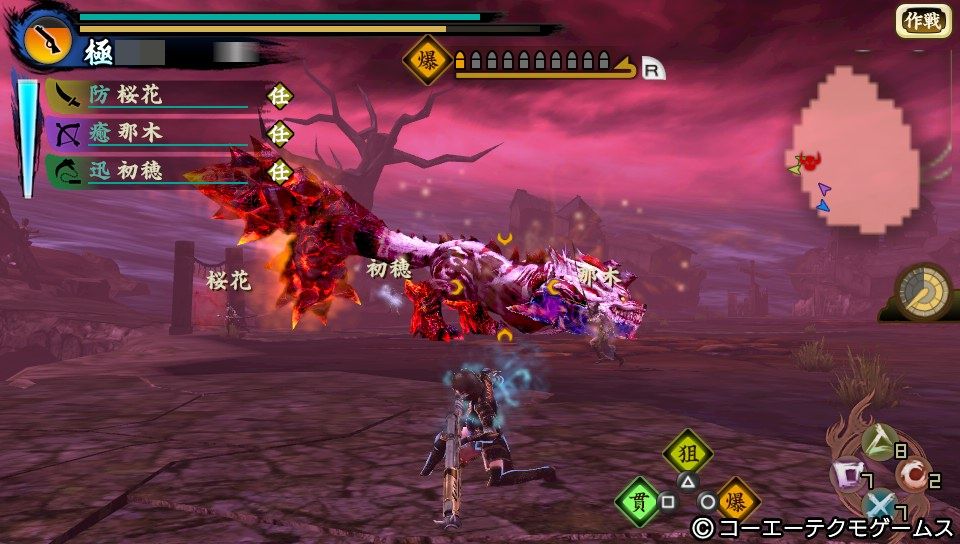The image size is (960, 544).
Task: Activate the orange 爆 explosive shot at bottom
Action: coord(737,500)
